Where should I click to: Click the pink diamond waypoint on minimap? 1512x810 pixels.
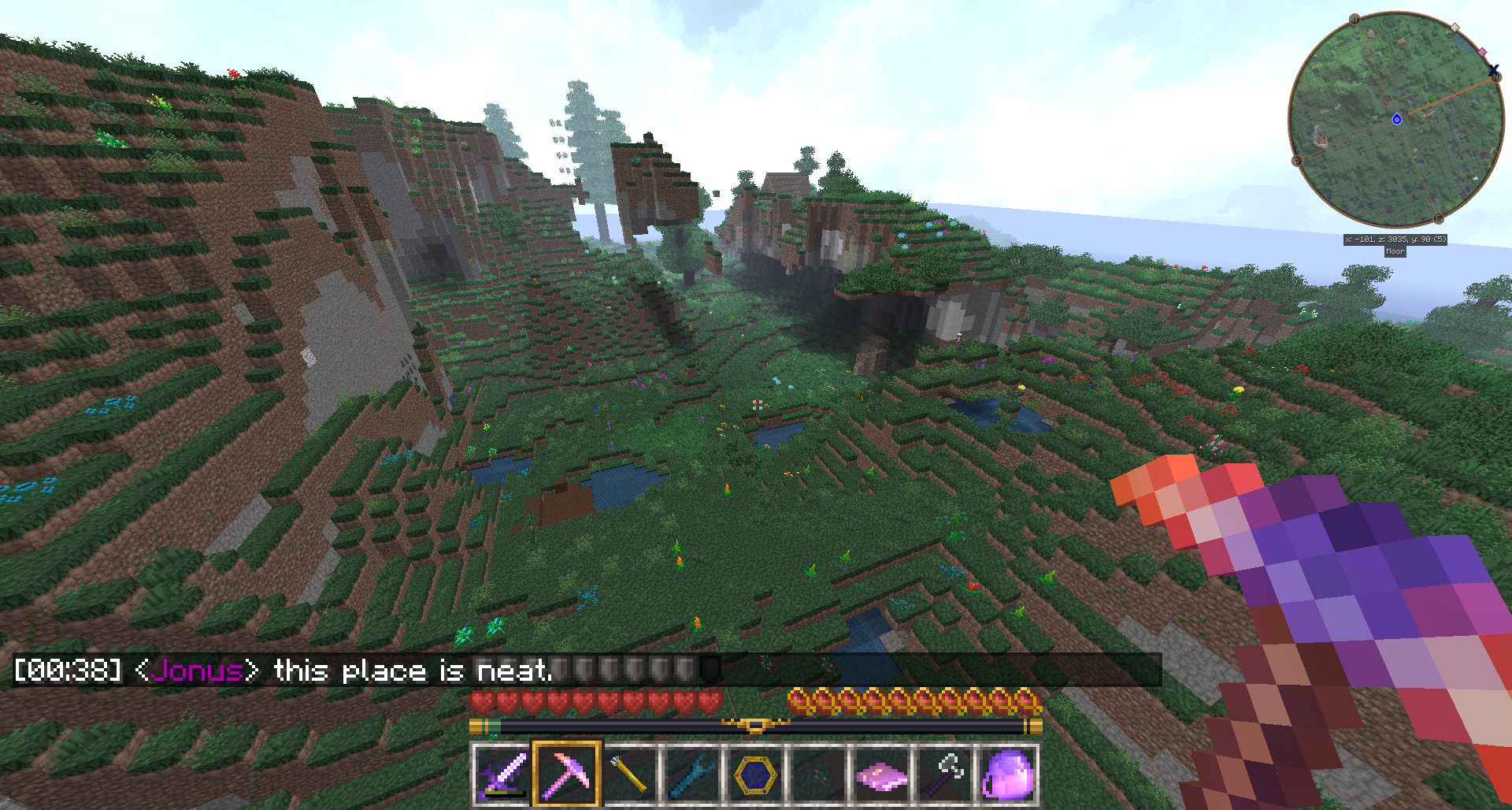coord(1482,52)
